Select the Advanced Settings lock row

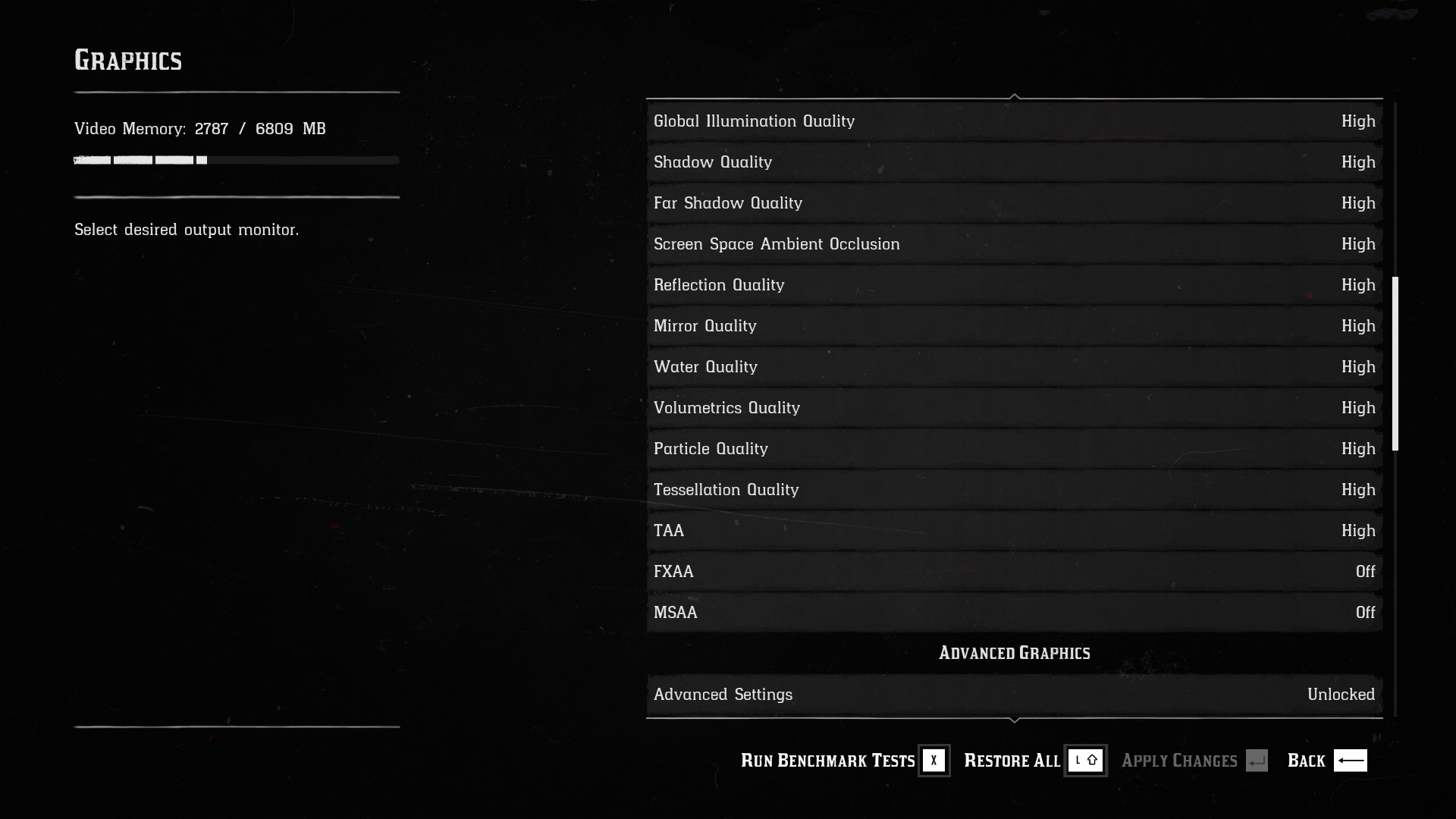coord(1014,695)
